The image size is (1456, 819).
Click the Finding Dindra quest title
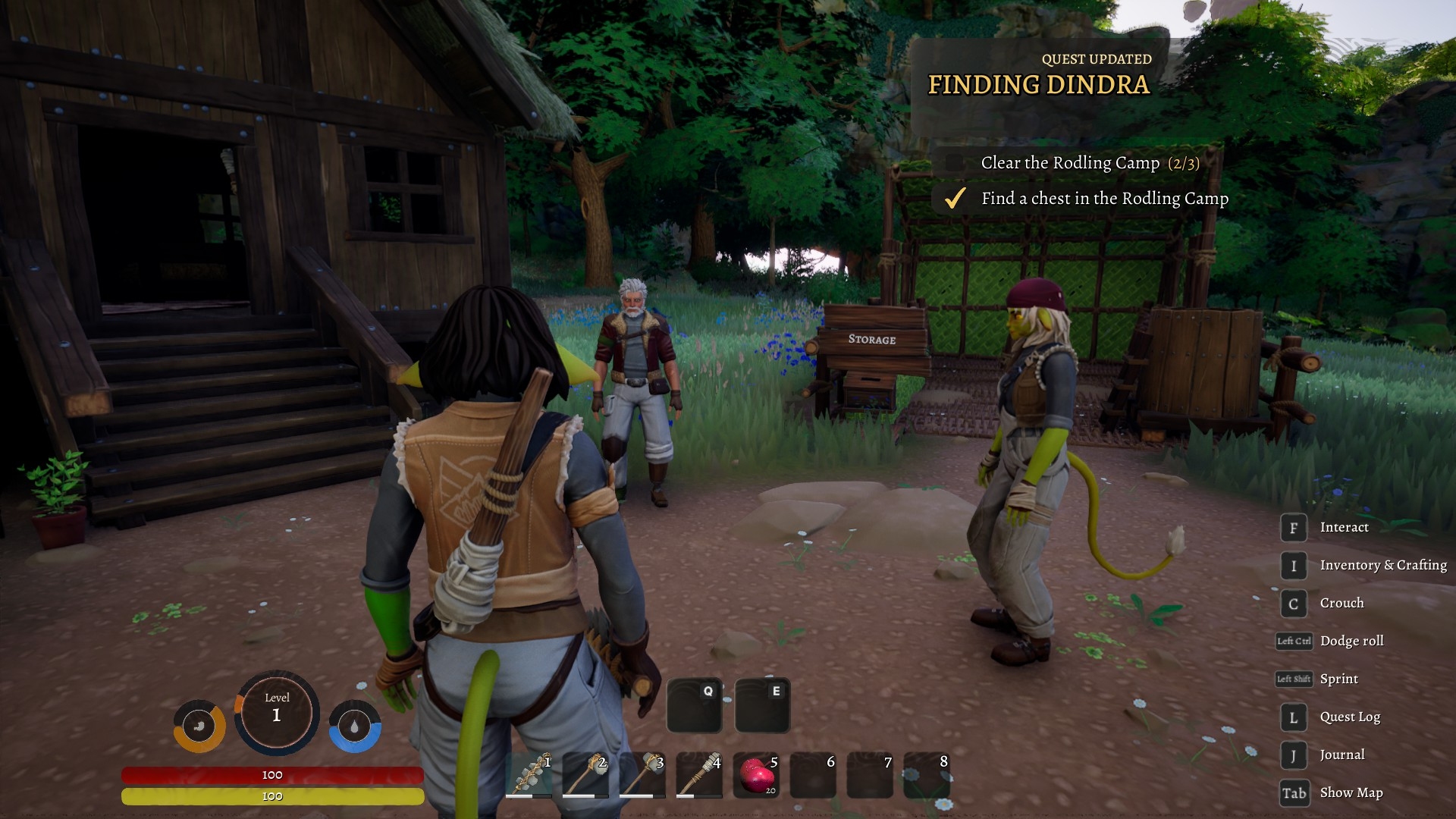1038,84
